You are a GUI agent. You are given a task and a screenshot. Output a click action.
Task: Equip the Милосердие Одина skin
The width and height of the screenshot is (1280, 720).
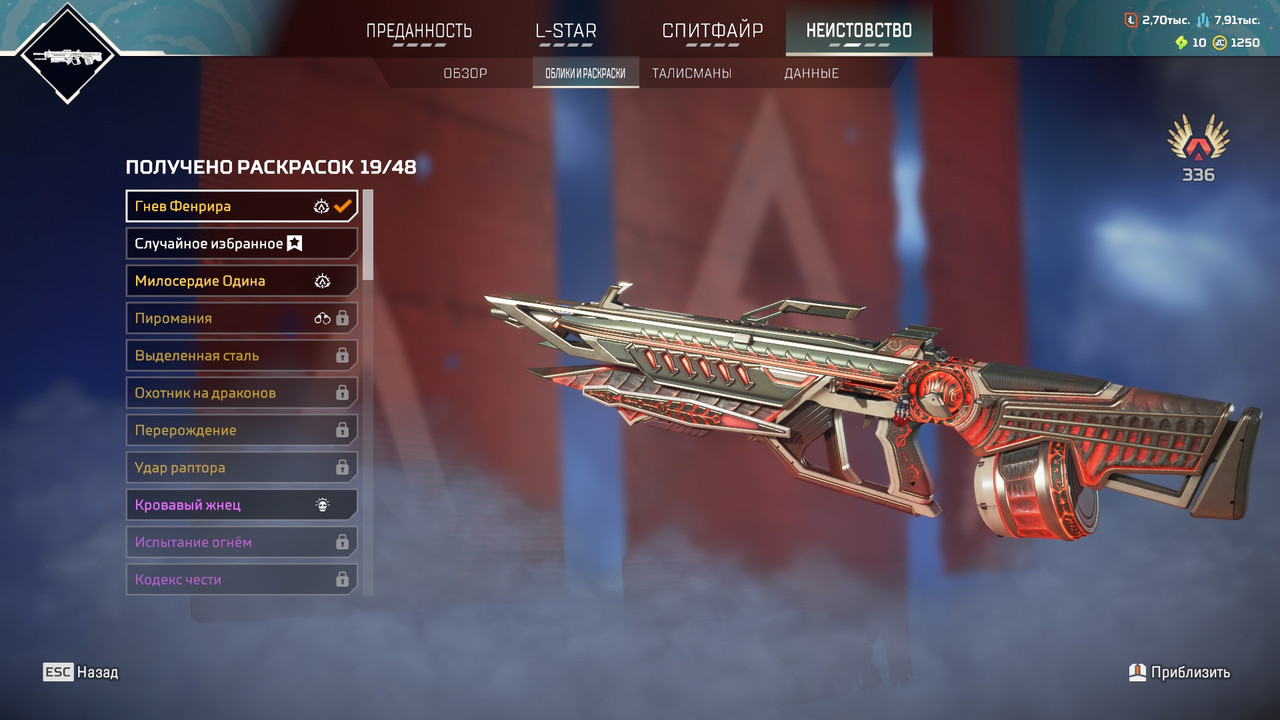(241, 281)
